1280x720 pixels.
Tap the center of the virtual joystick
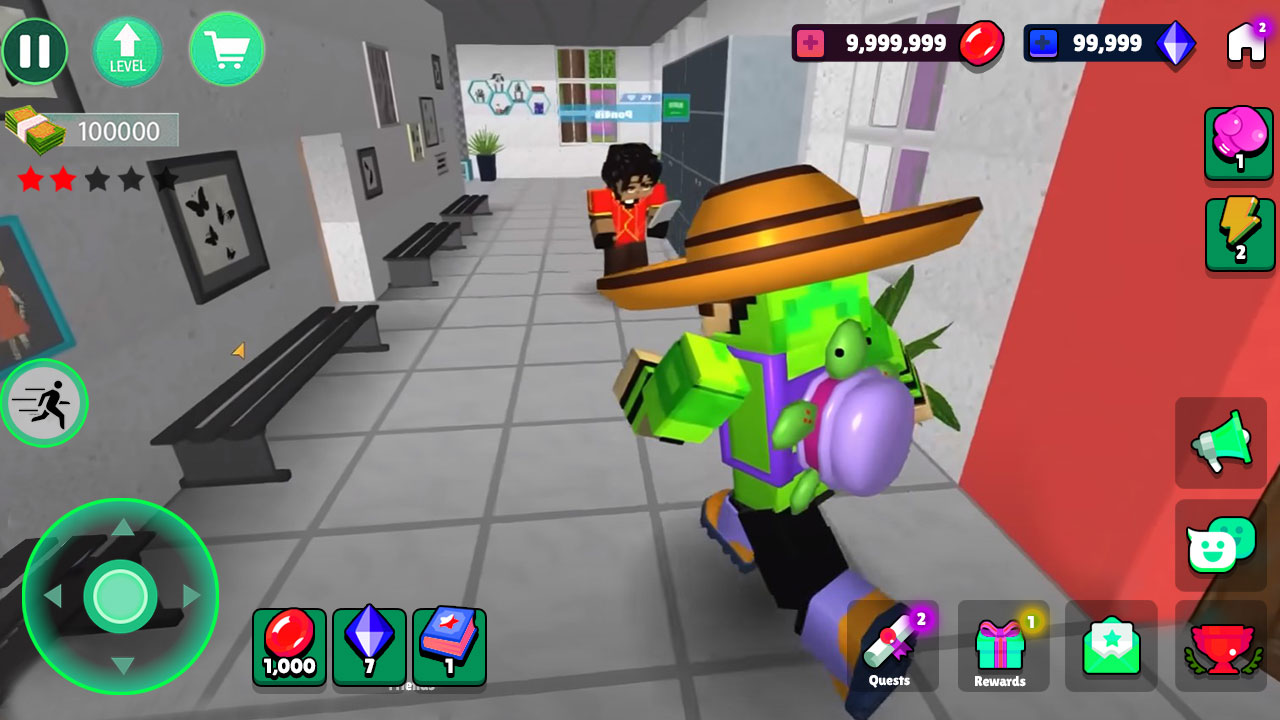pos(122,595)
